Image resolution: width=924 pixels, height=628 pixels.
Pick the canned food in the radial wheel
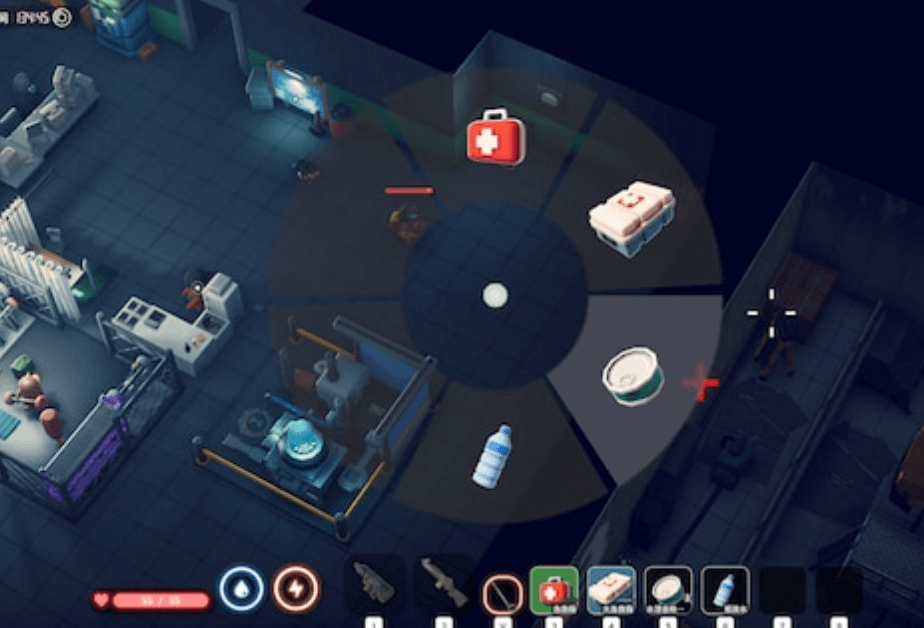coord(632,376)
